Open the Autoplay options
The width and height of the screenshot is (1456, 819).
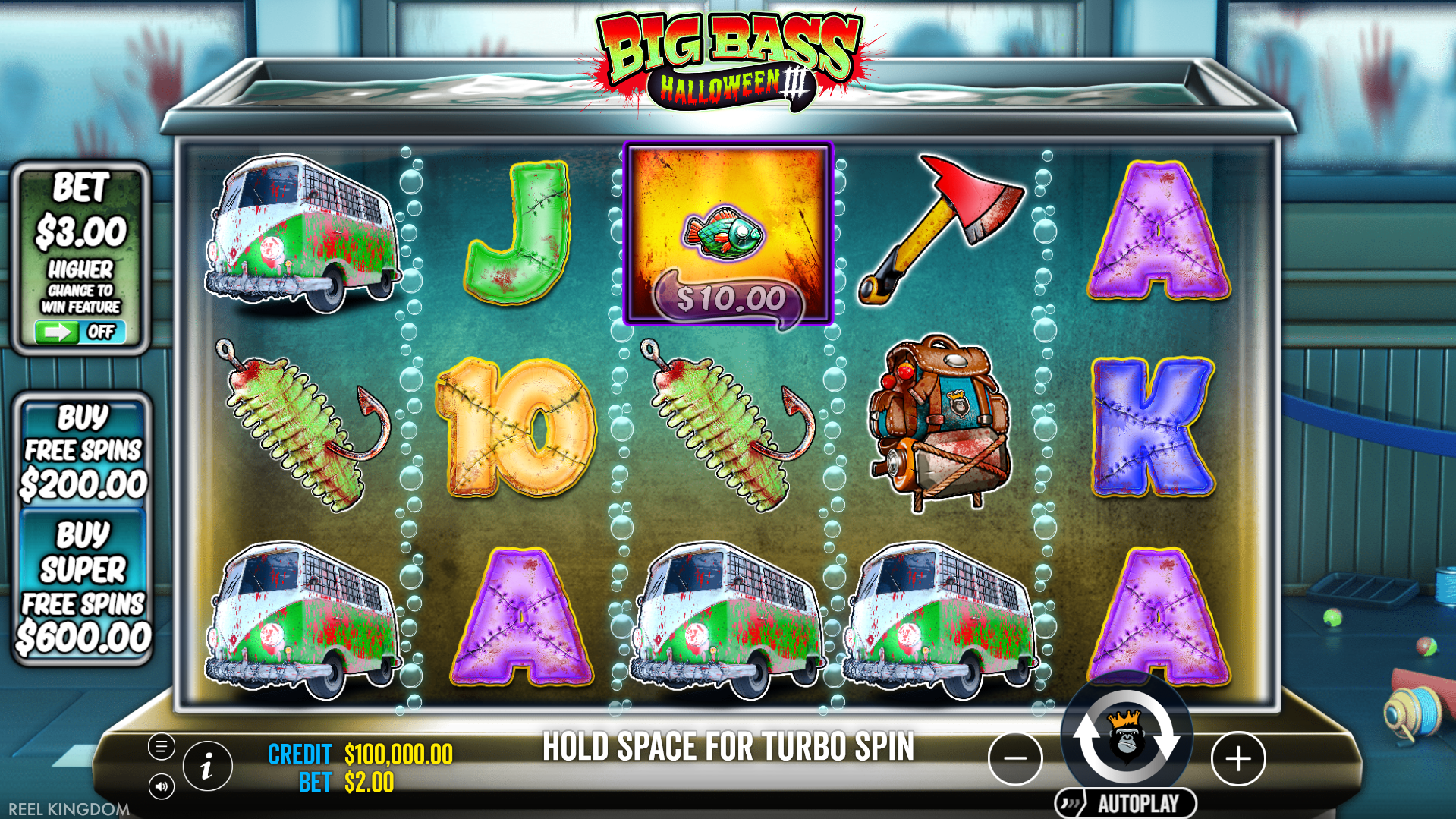tap(1126, 803)
